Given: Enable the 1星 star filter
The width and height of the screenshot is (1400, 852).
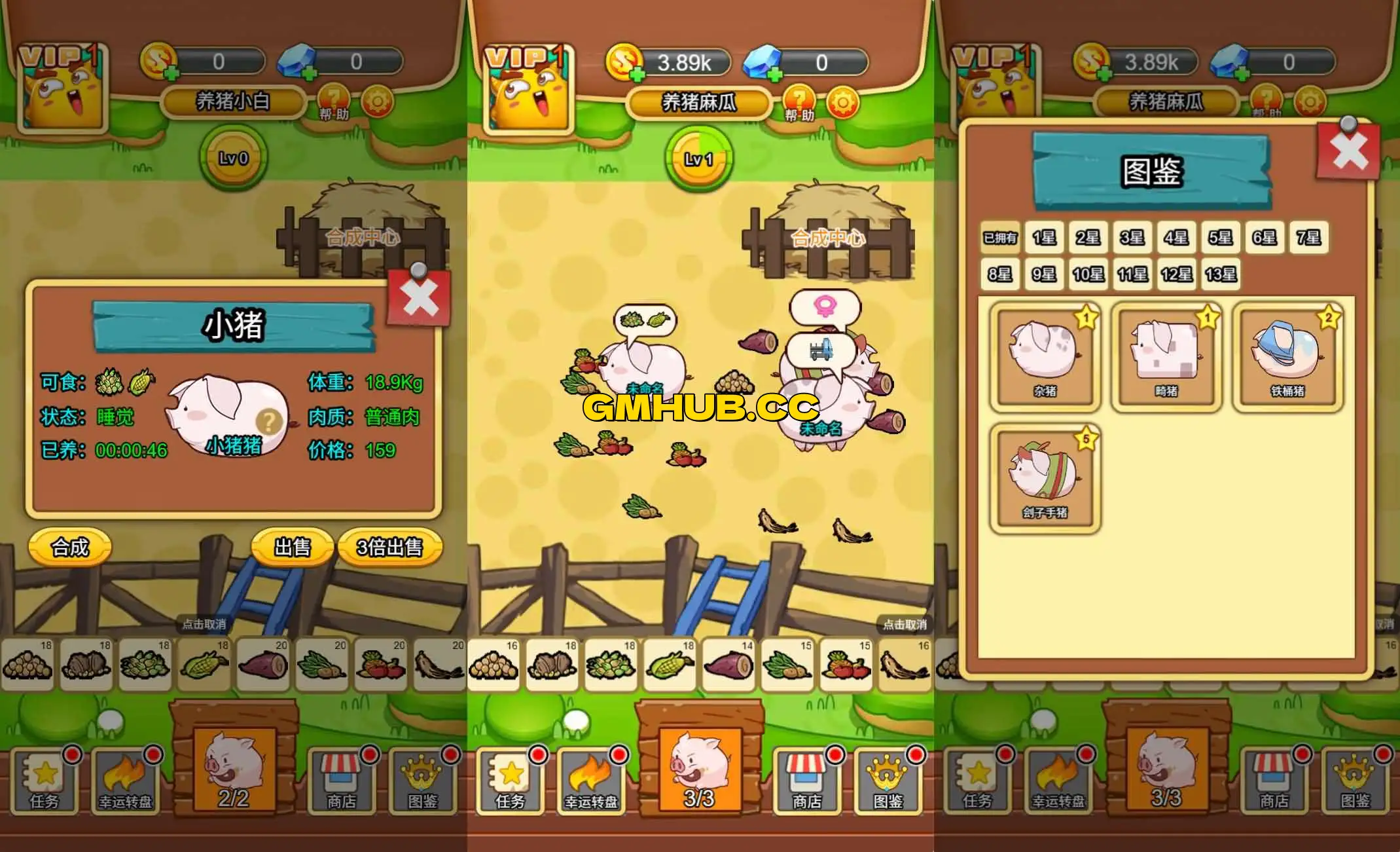Looking at the screenshot, I should click(x=1043, y=238).
